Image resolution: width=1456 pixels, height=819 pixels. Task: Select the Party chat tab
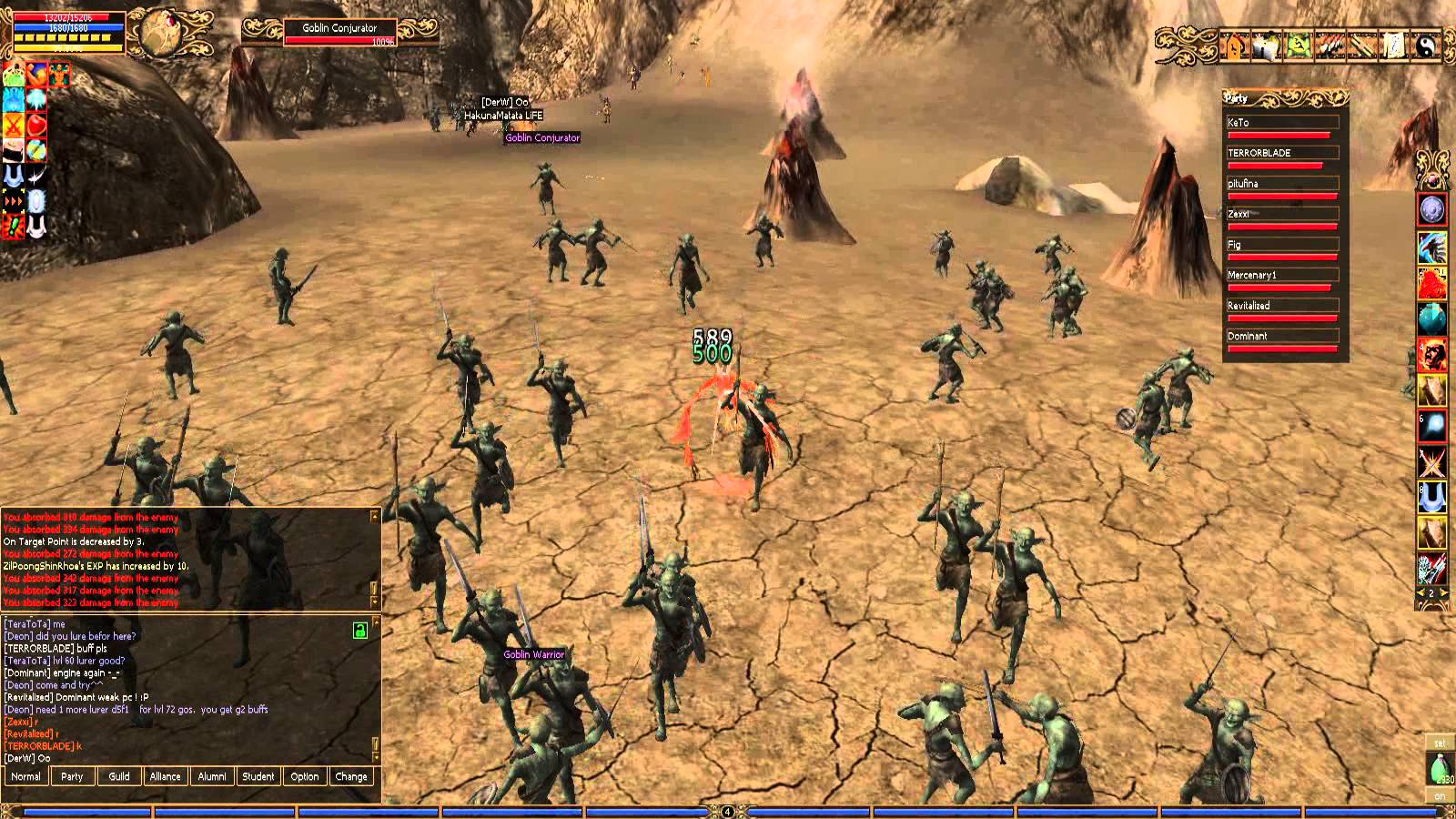[x=72, y=776]
